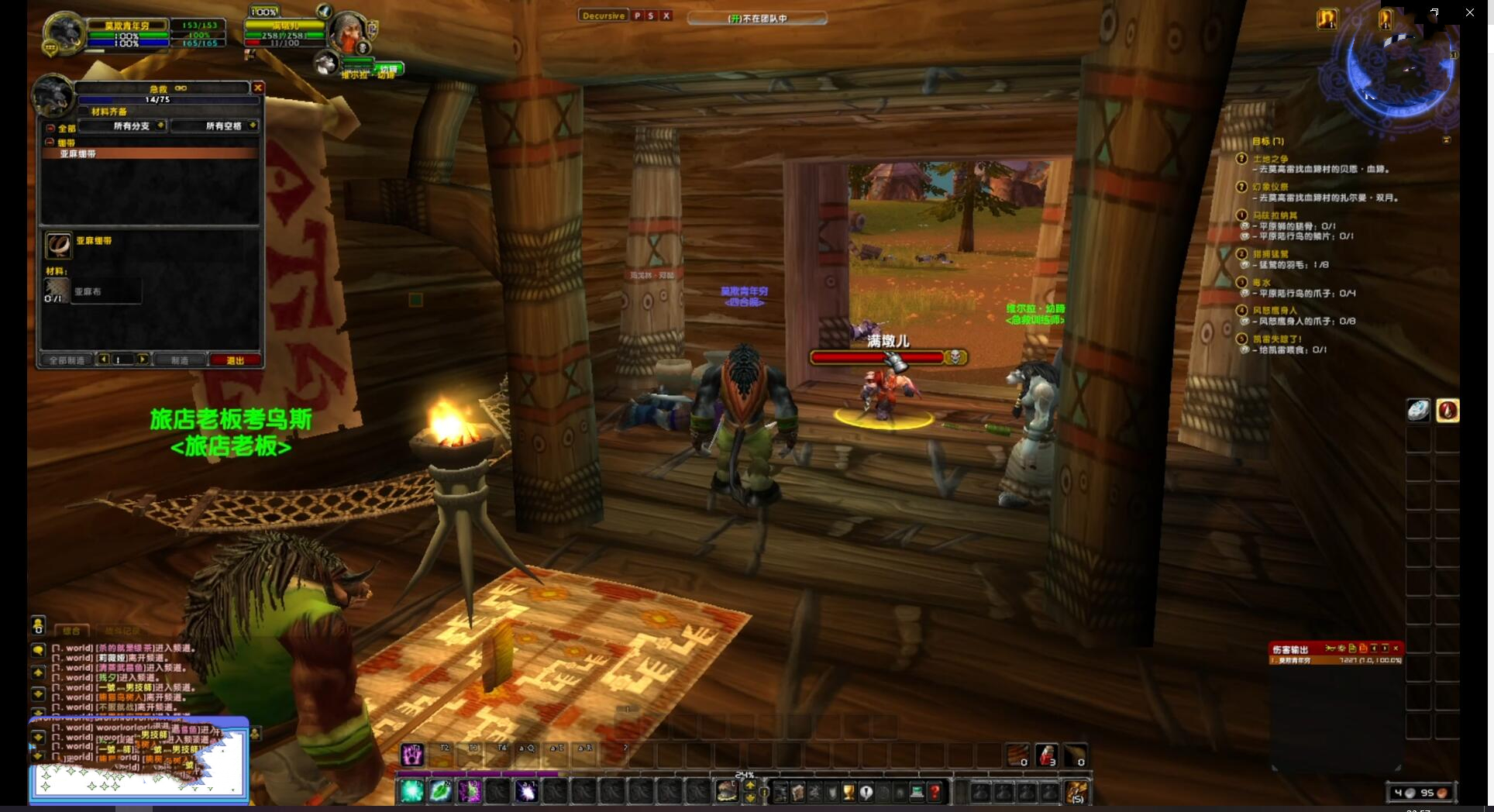
Task: Open the backpack bag slot
Action: coord(1076,792)
